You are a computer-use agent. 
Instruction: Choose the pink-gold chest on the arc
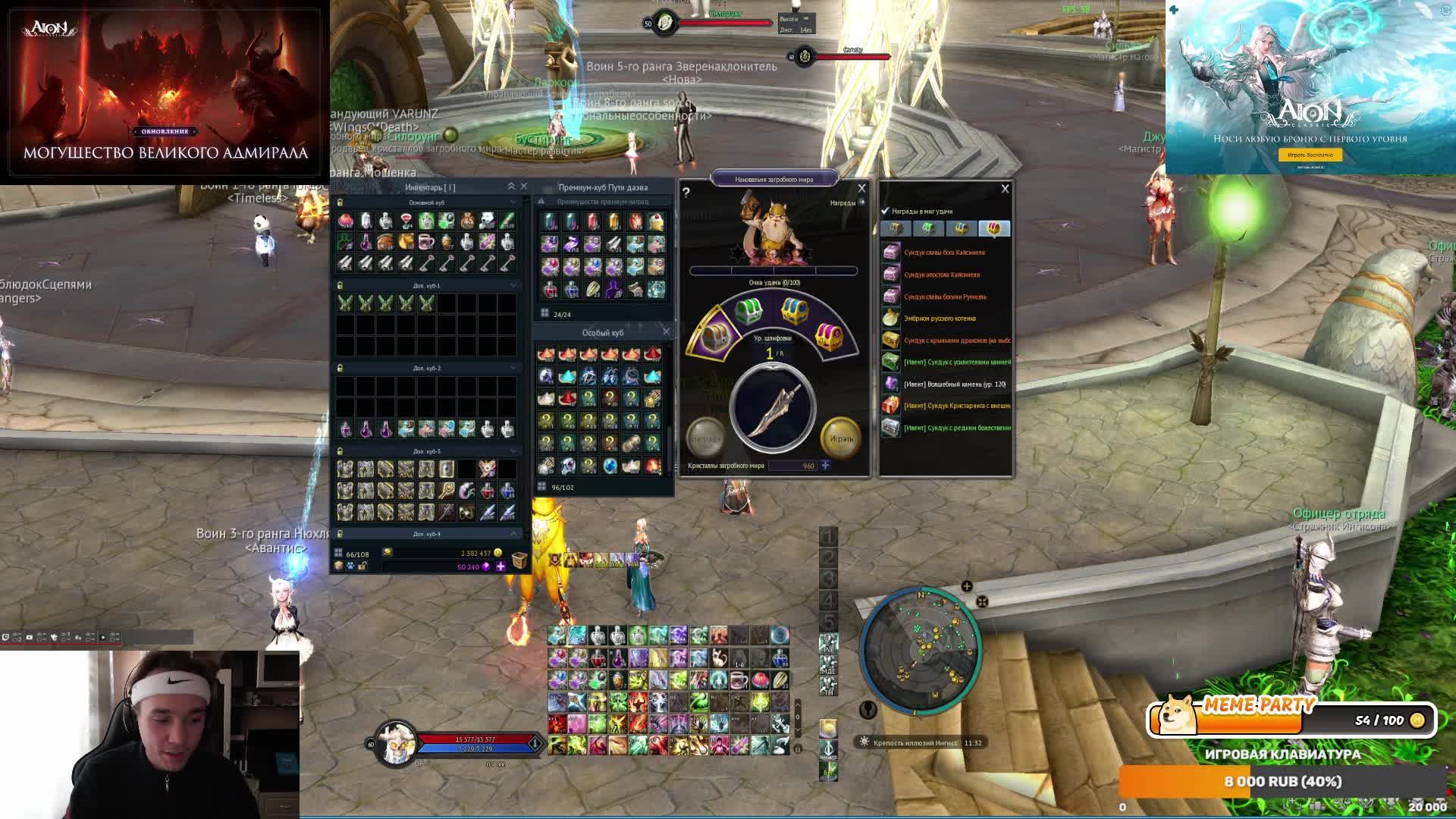click(x=828, y=336)
